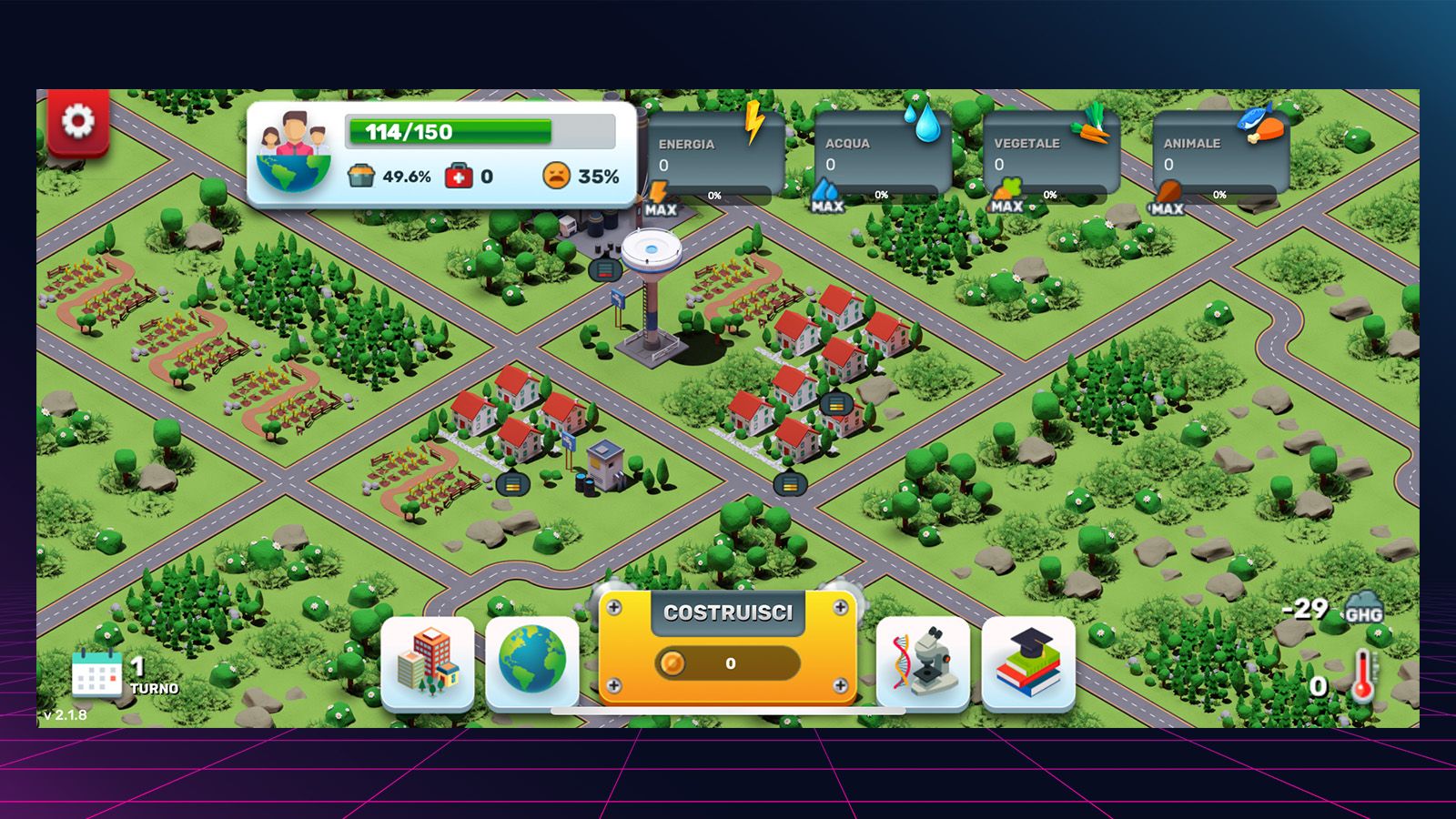Select the globe world view button
This screenshot has height=819, width=1456.
coord(532,662)
